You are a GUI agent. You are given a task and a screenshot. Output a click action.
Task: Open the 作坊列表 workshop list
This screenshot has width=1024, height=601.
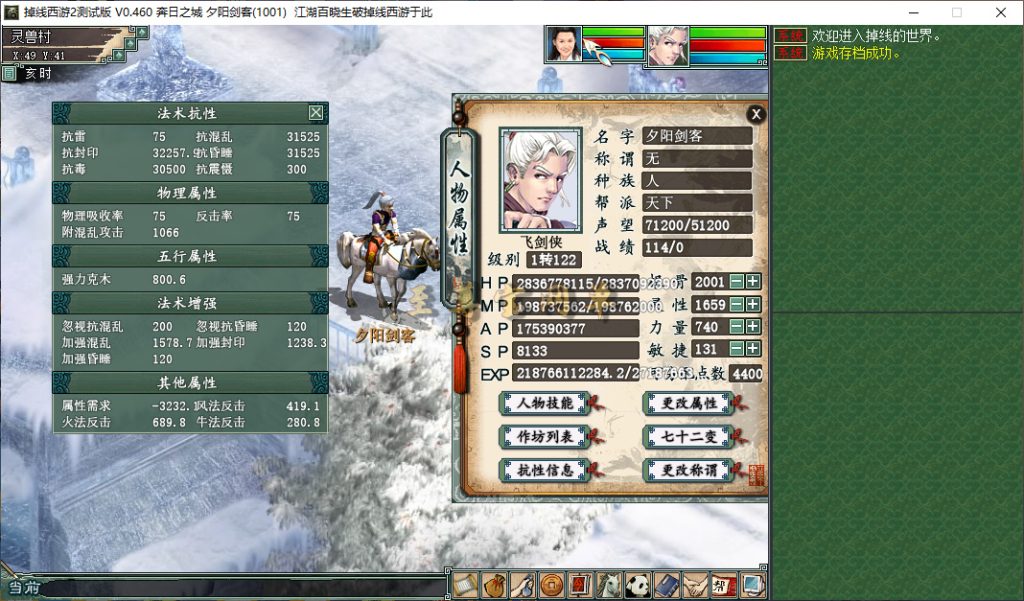click(x=545, y=437)
